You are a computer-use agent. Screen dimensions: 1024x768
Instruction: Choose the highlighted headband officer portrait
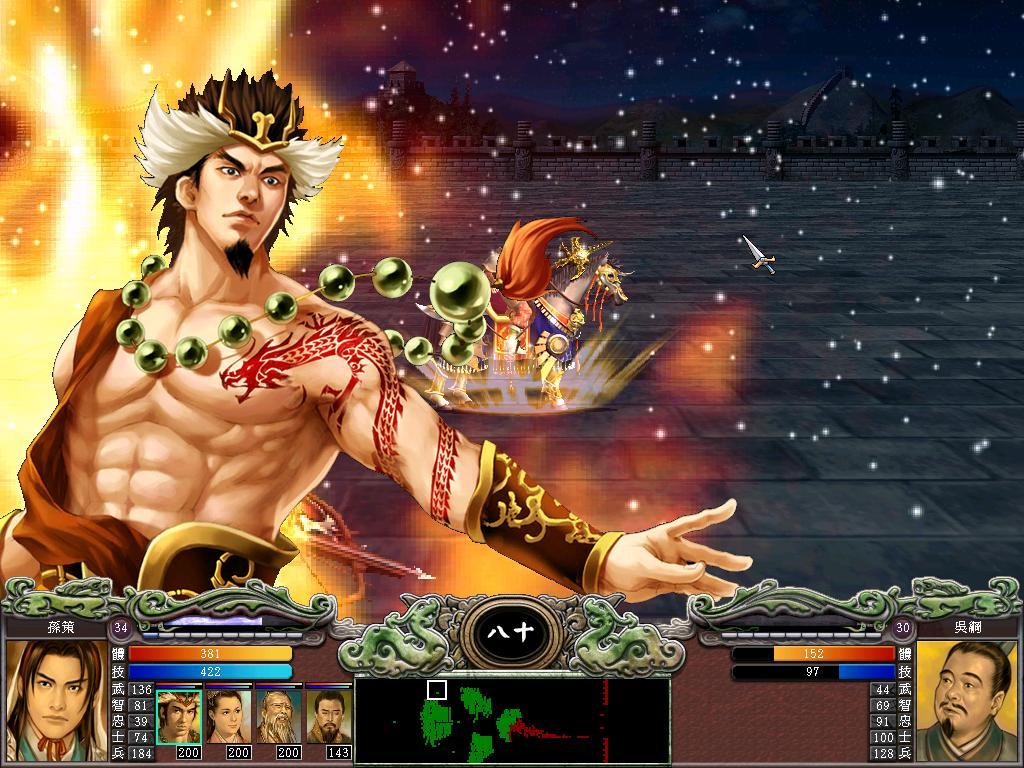pyautogui.click(x=179, y=716)
